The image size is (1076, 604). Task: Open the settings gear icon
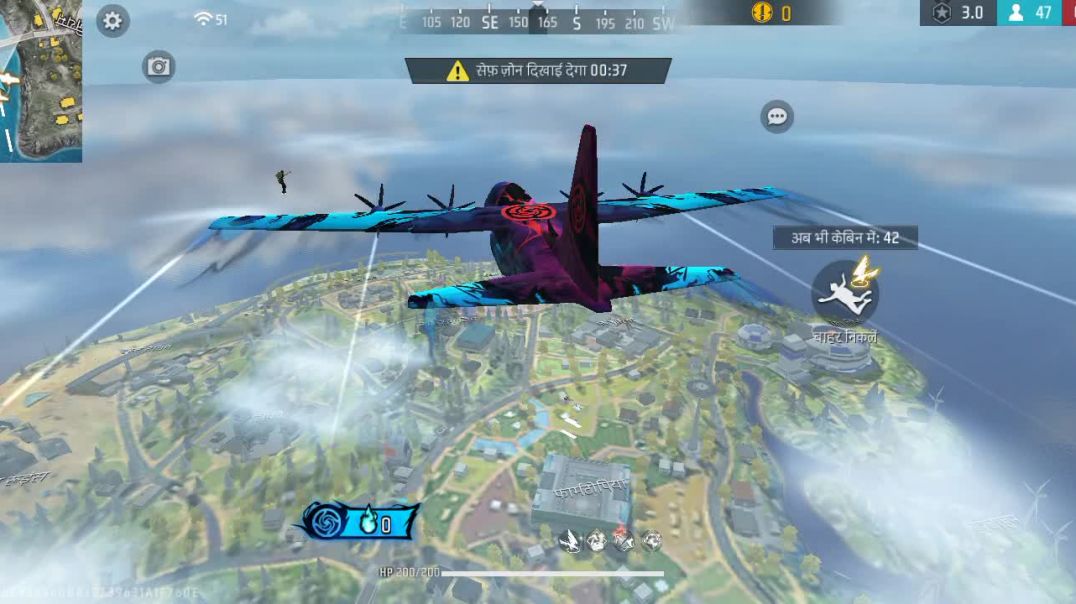[112, 21]
